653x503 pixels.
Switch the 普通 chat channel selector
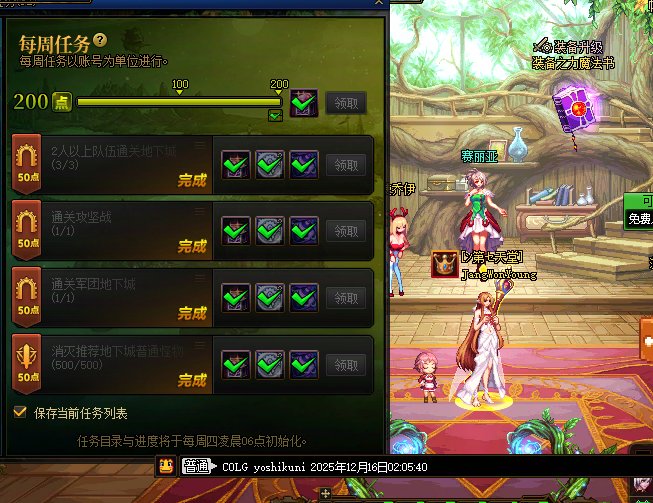196,466
